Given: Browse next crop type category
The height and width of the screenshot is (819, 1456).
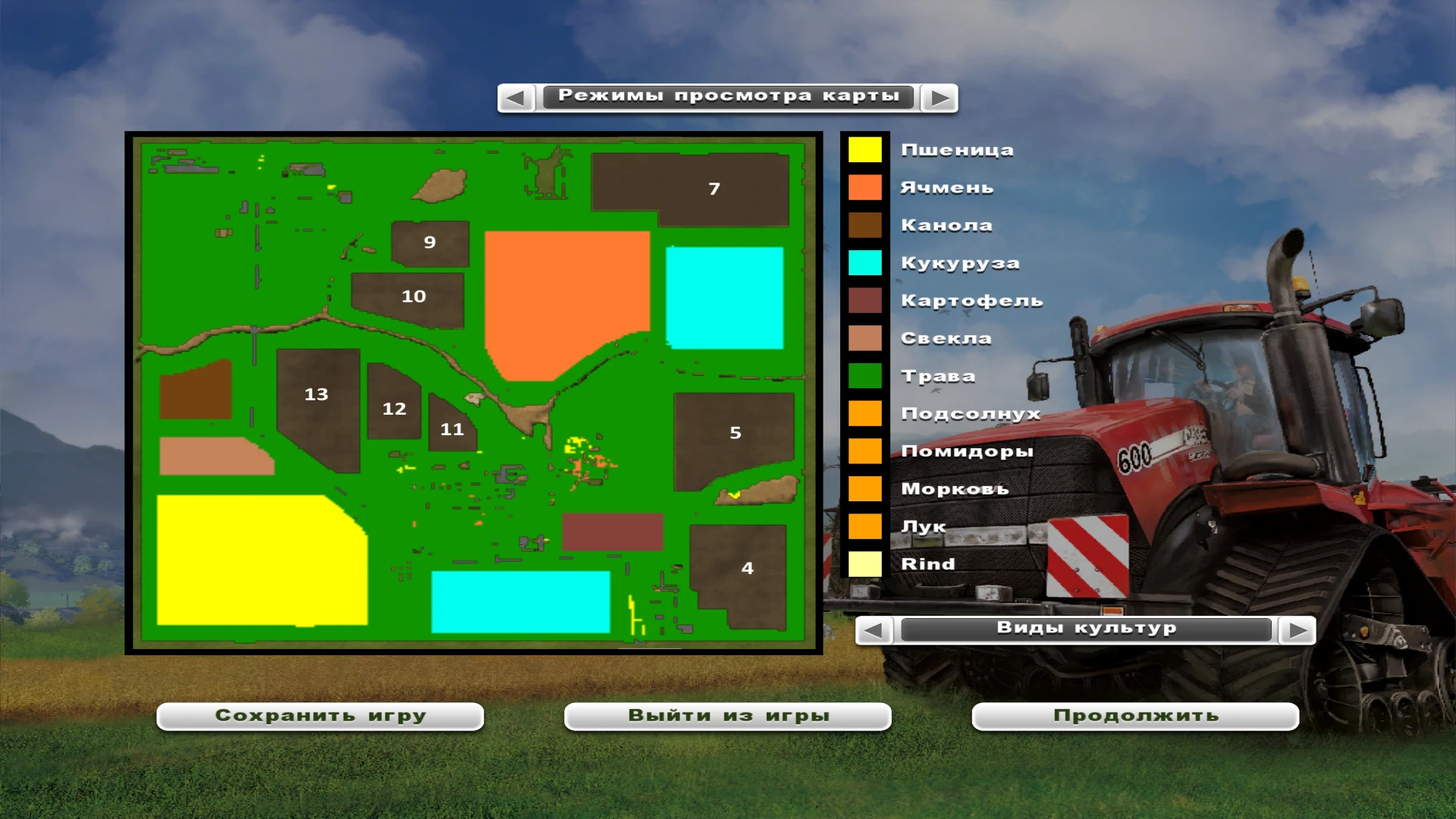Looking at the screenshot, I should (1297, 629).
